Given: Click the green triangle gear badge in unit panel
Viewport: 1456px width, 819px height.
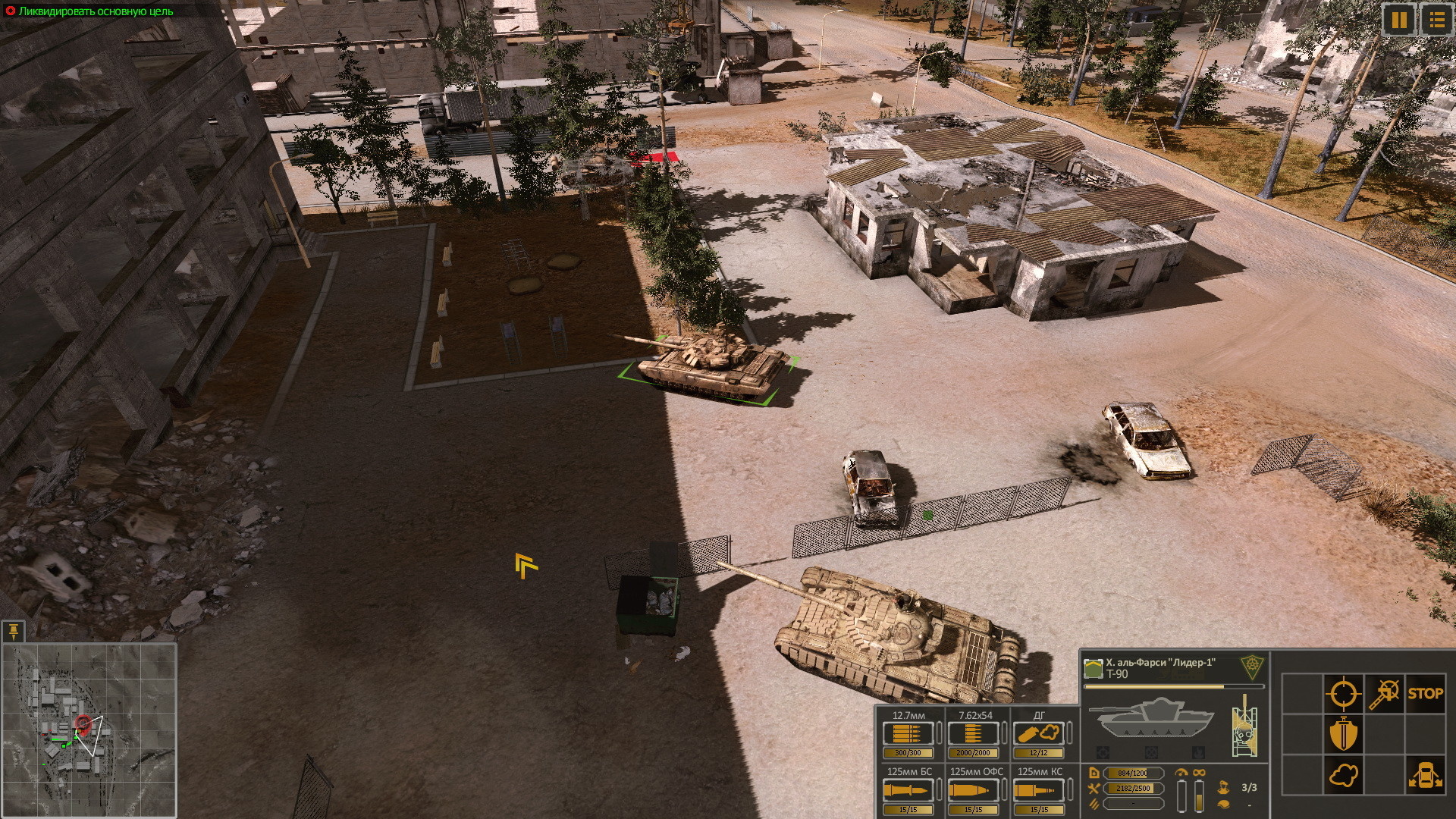Looking at the screenshot, I should point(1252,667).
